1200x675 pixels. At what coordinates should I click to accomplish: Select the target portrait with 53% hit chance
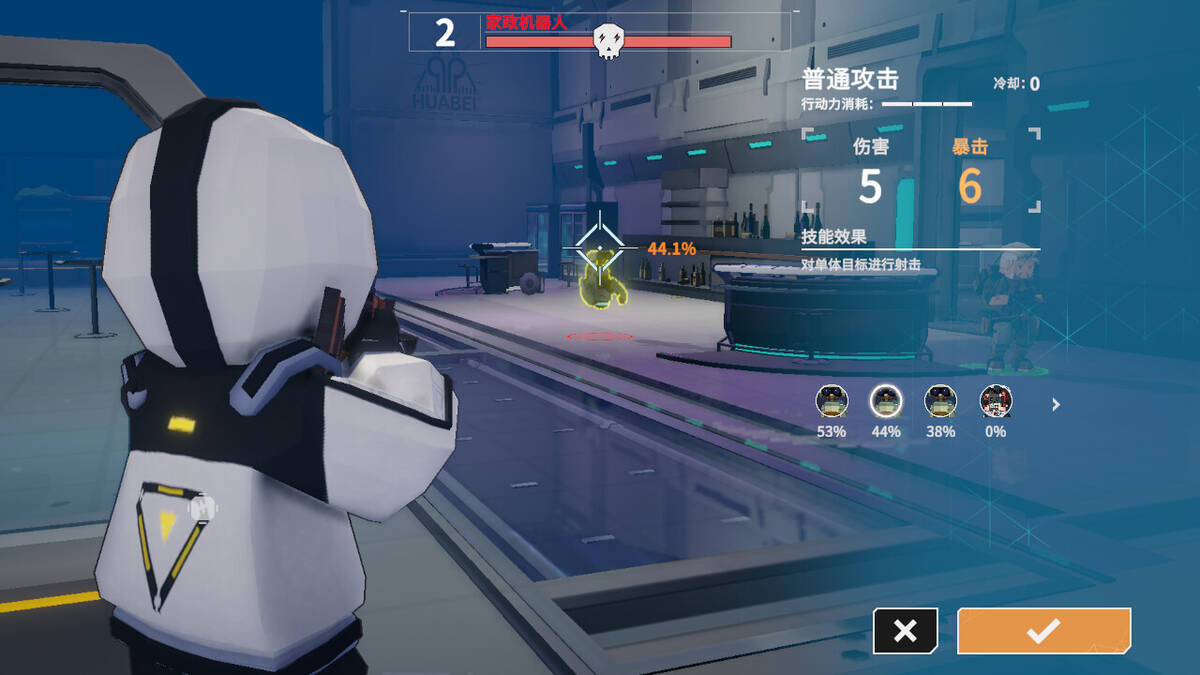click(x=831, y=401)
